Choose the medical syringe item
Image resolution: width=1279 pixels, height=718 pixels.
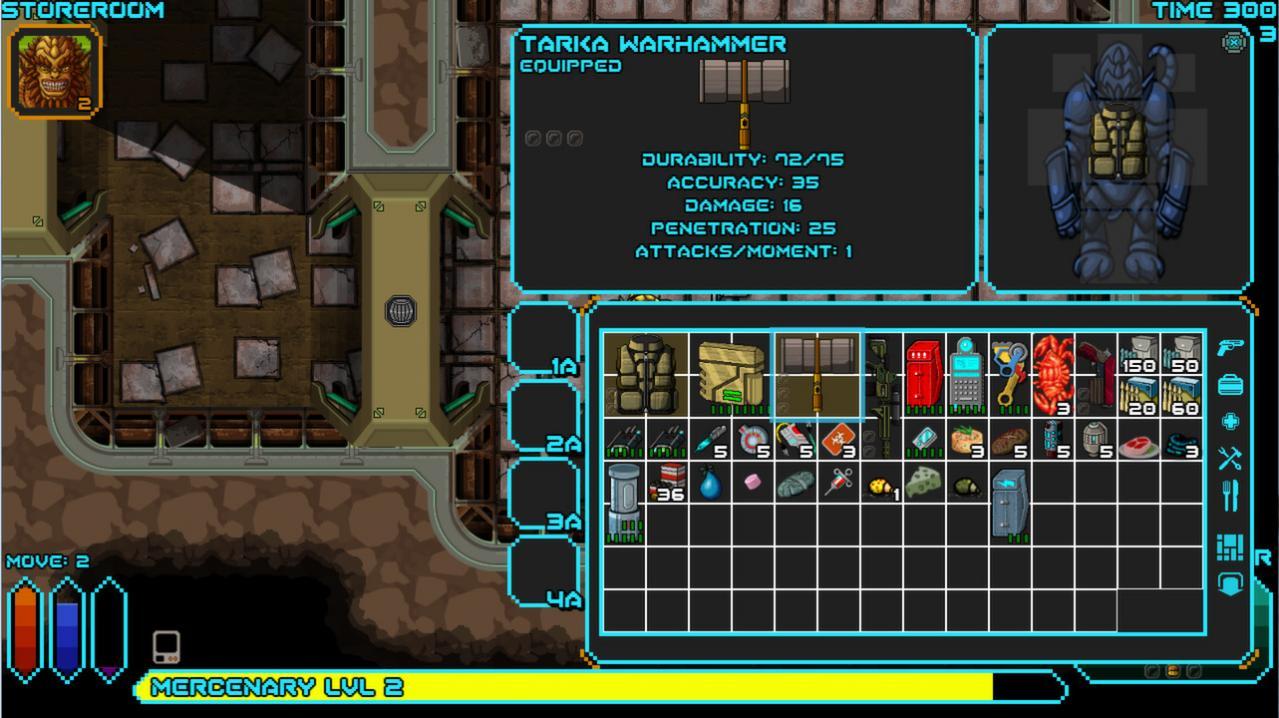[x=838, y=483]
